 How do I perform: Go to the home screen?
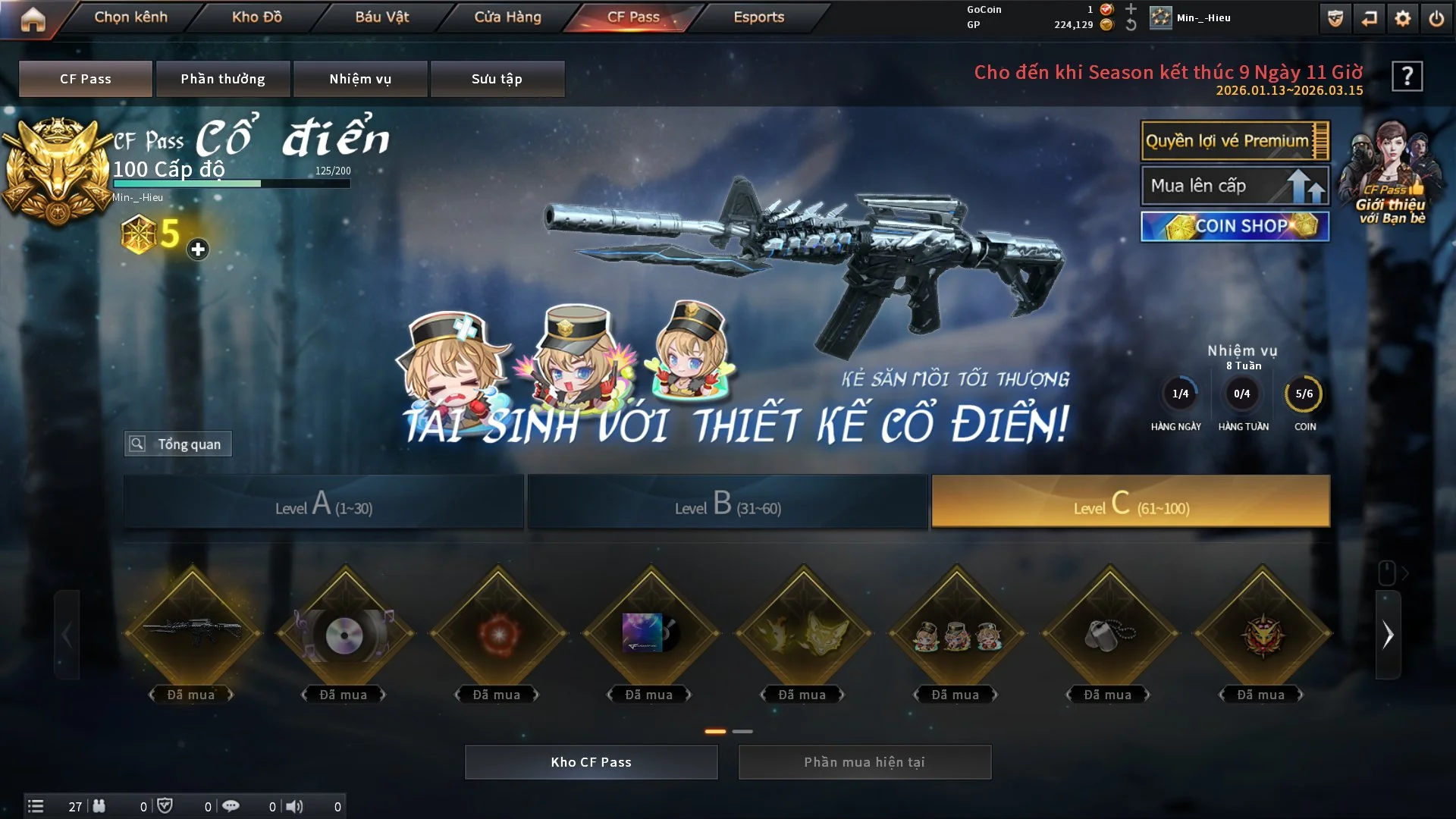coord(33,18)
